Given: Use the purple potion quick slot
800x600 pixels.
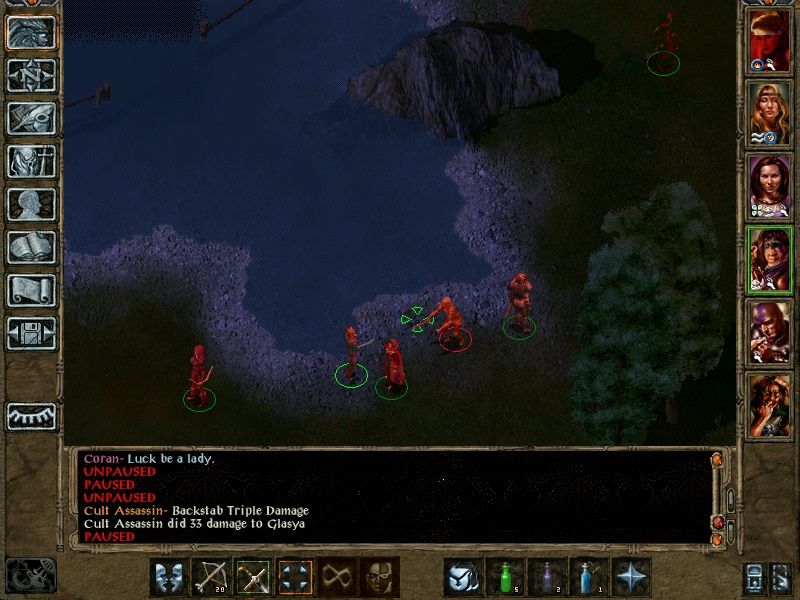Looking at the screenshot, I should (547, 577).
